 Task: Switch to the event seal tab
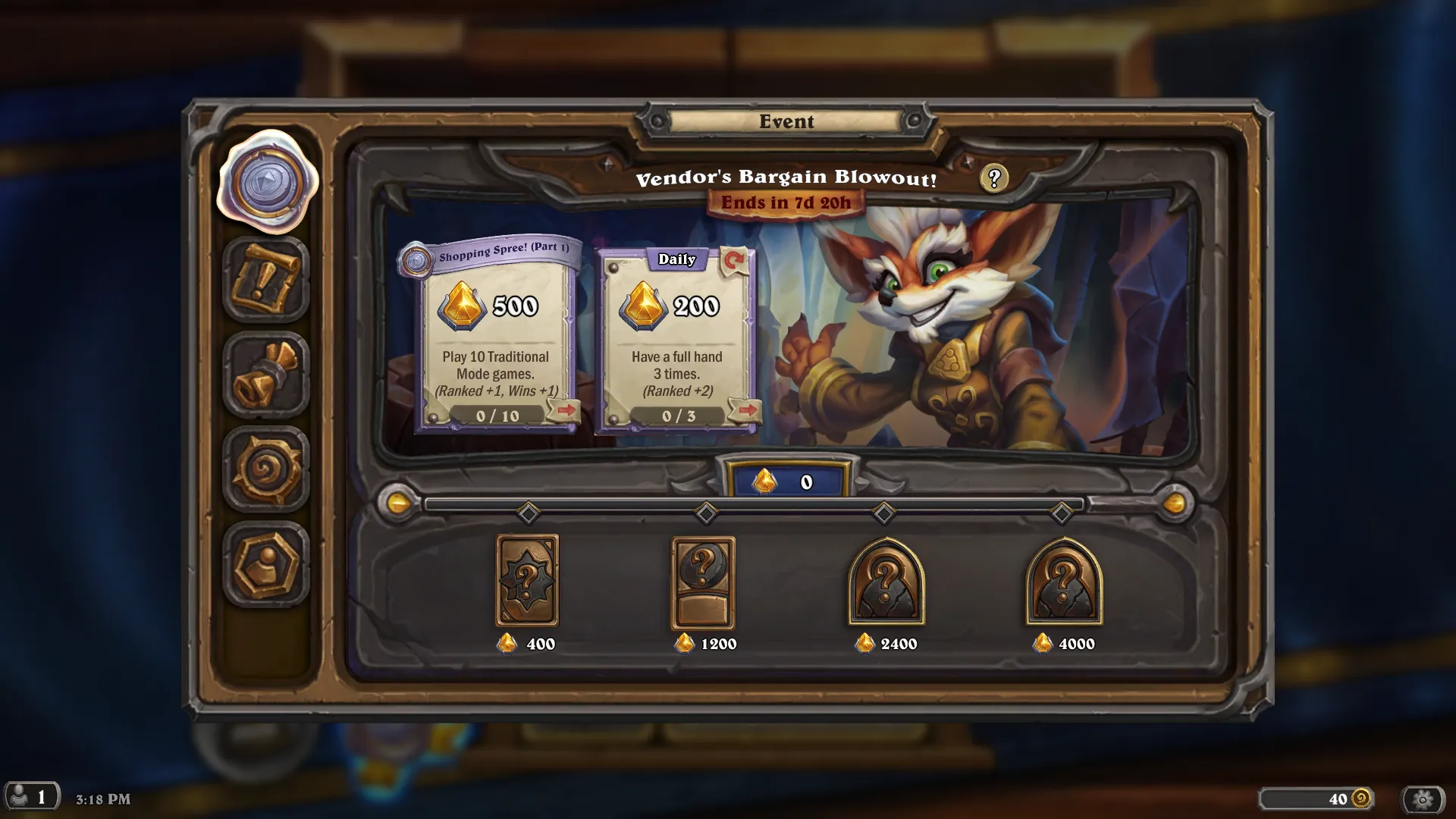(266, 182)
